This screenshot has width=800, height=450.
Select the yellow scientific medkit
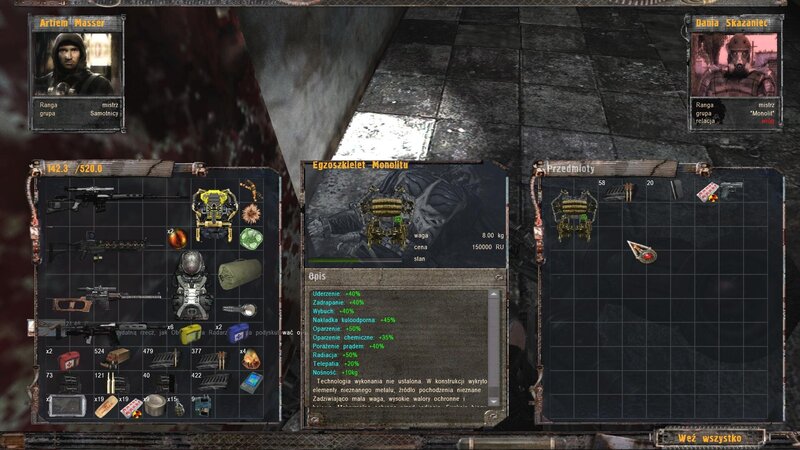click(x=191, y=333)
